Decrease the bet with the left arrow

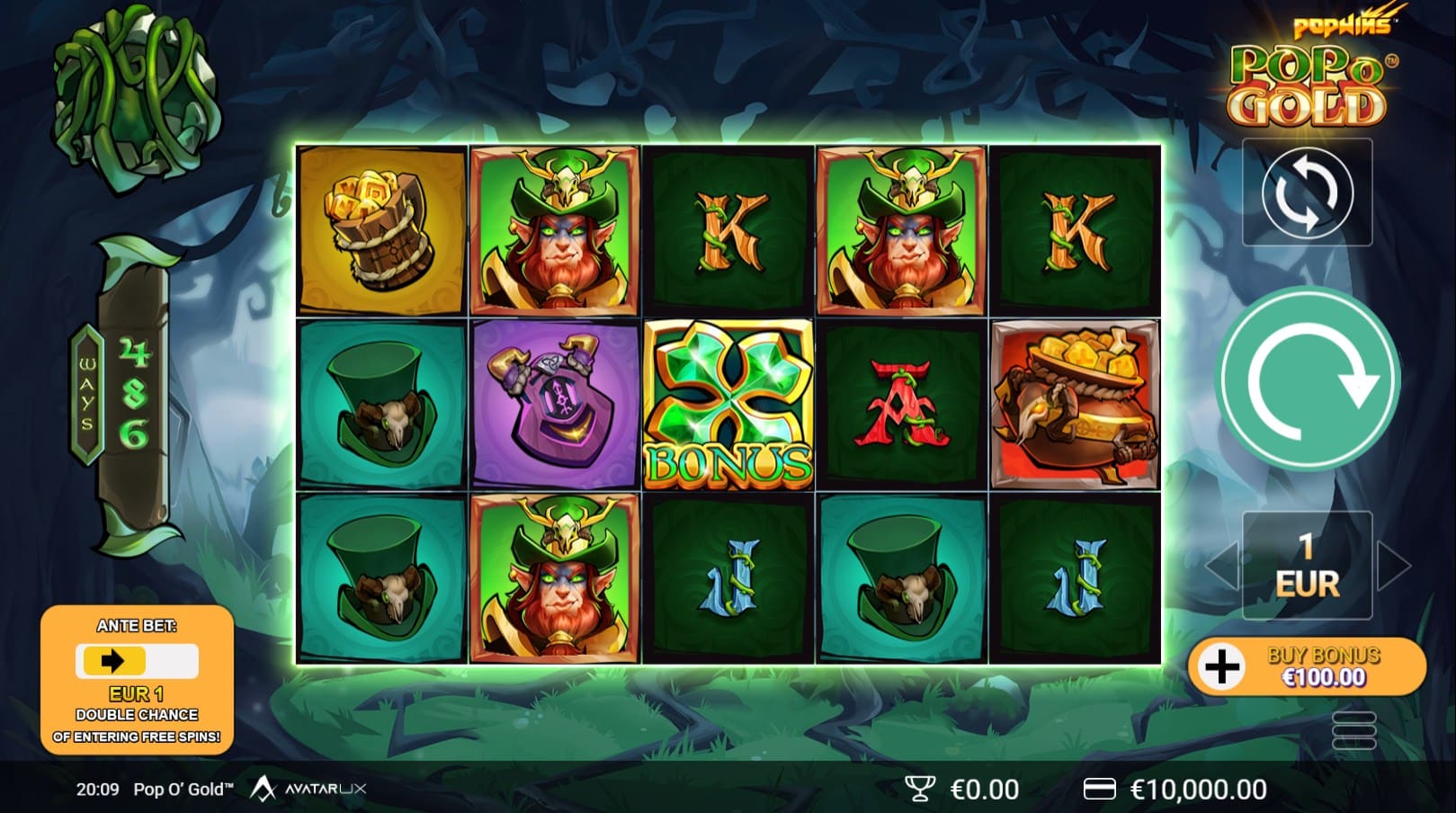click(1221, 566)
